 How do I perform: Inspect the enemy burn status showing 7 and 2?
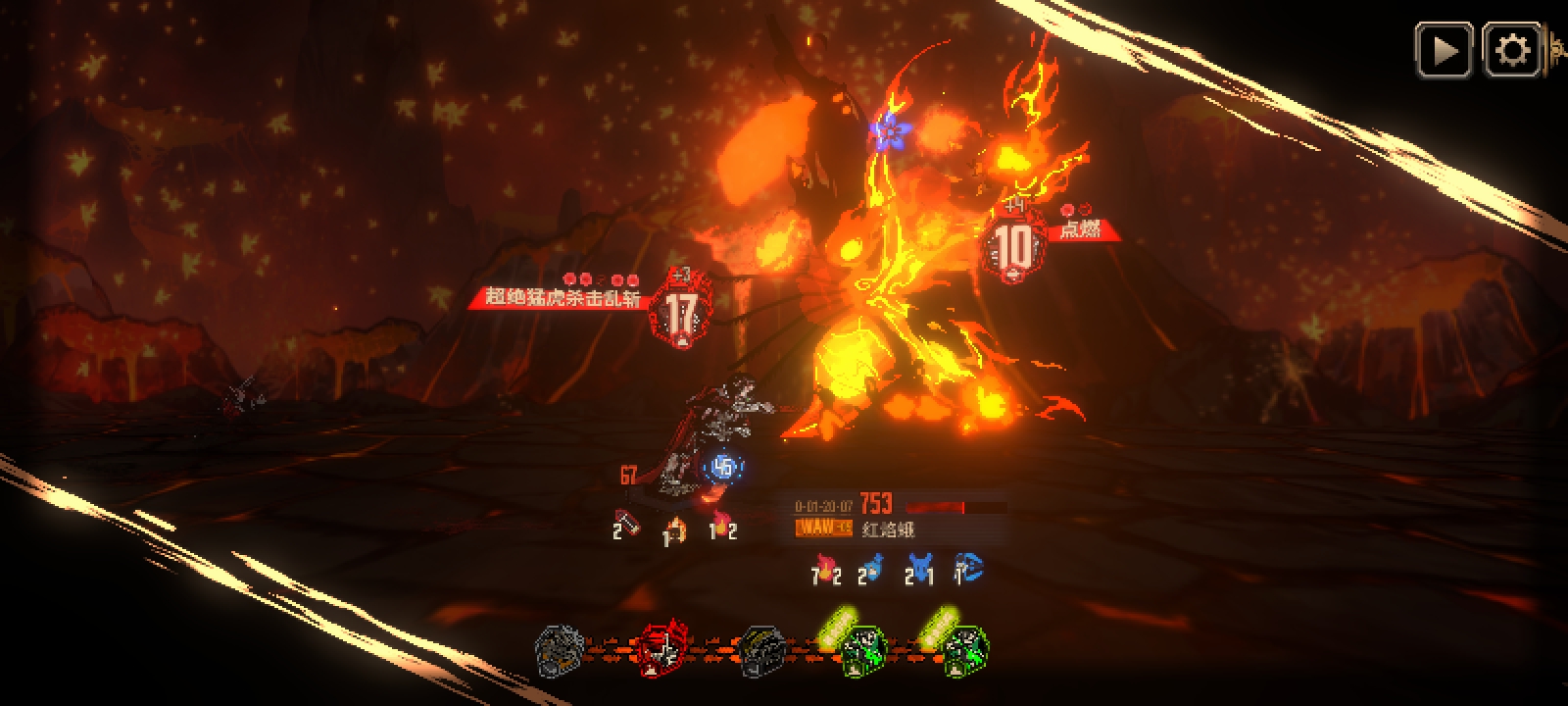(826, 571)
